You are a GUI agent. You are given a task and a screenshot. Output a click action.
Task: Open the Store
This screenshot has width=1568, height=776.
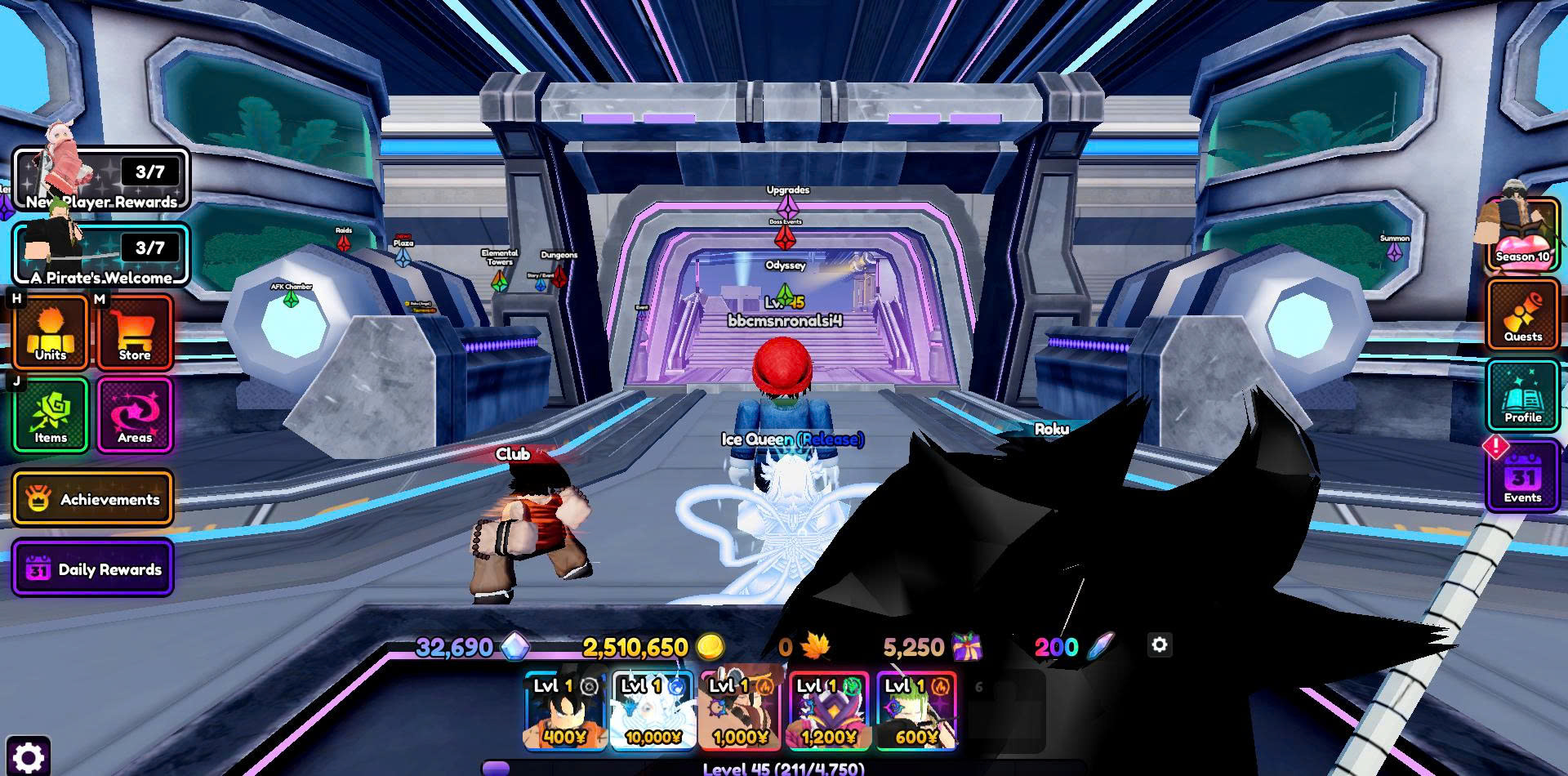[135, 332]
